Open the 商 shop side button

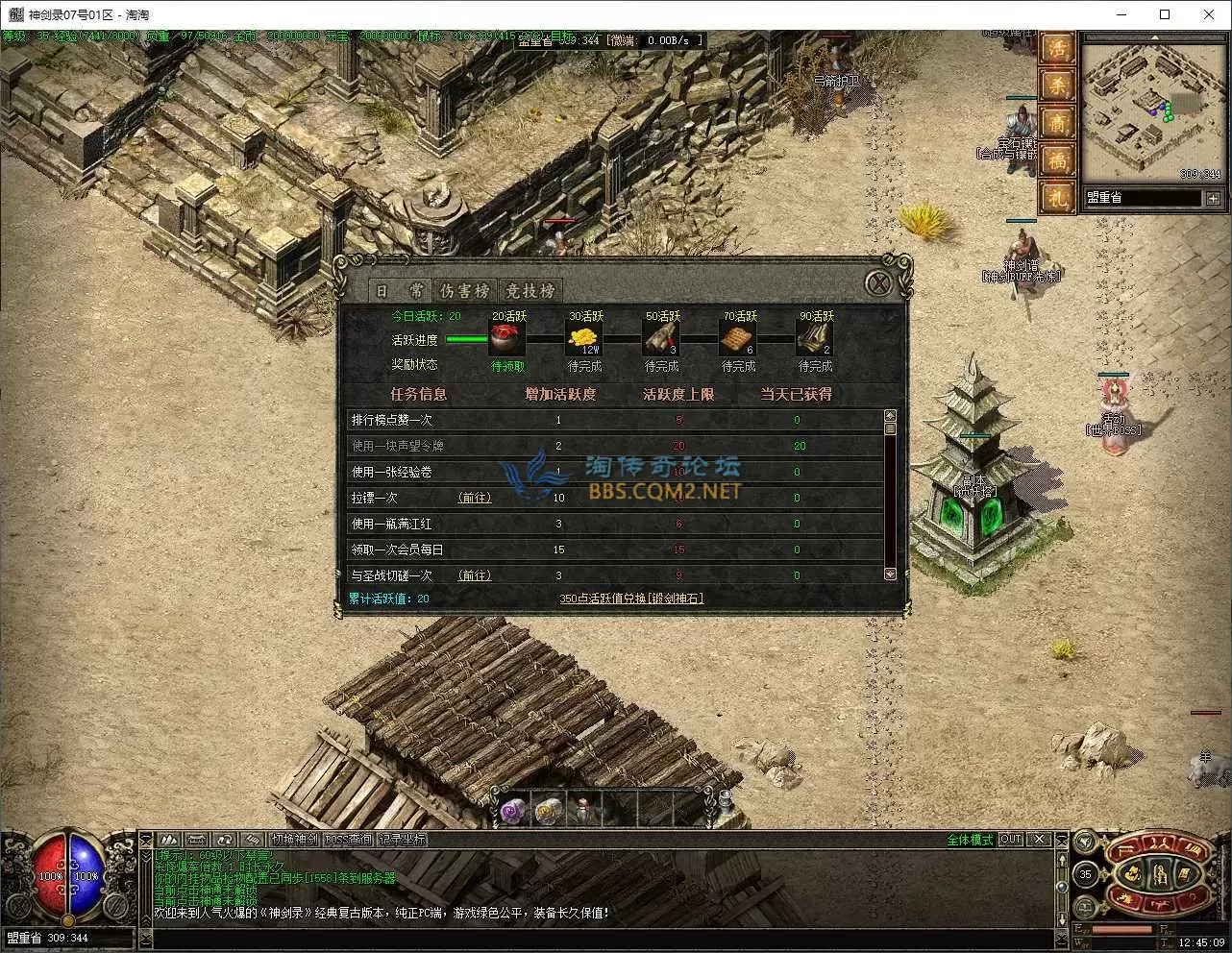(x=1057, y=124)
